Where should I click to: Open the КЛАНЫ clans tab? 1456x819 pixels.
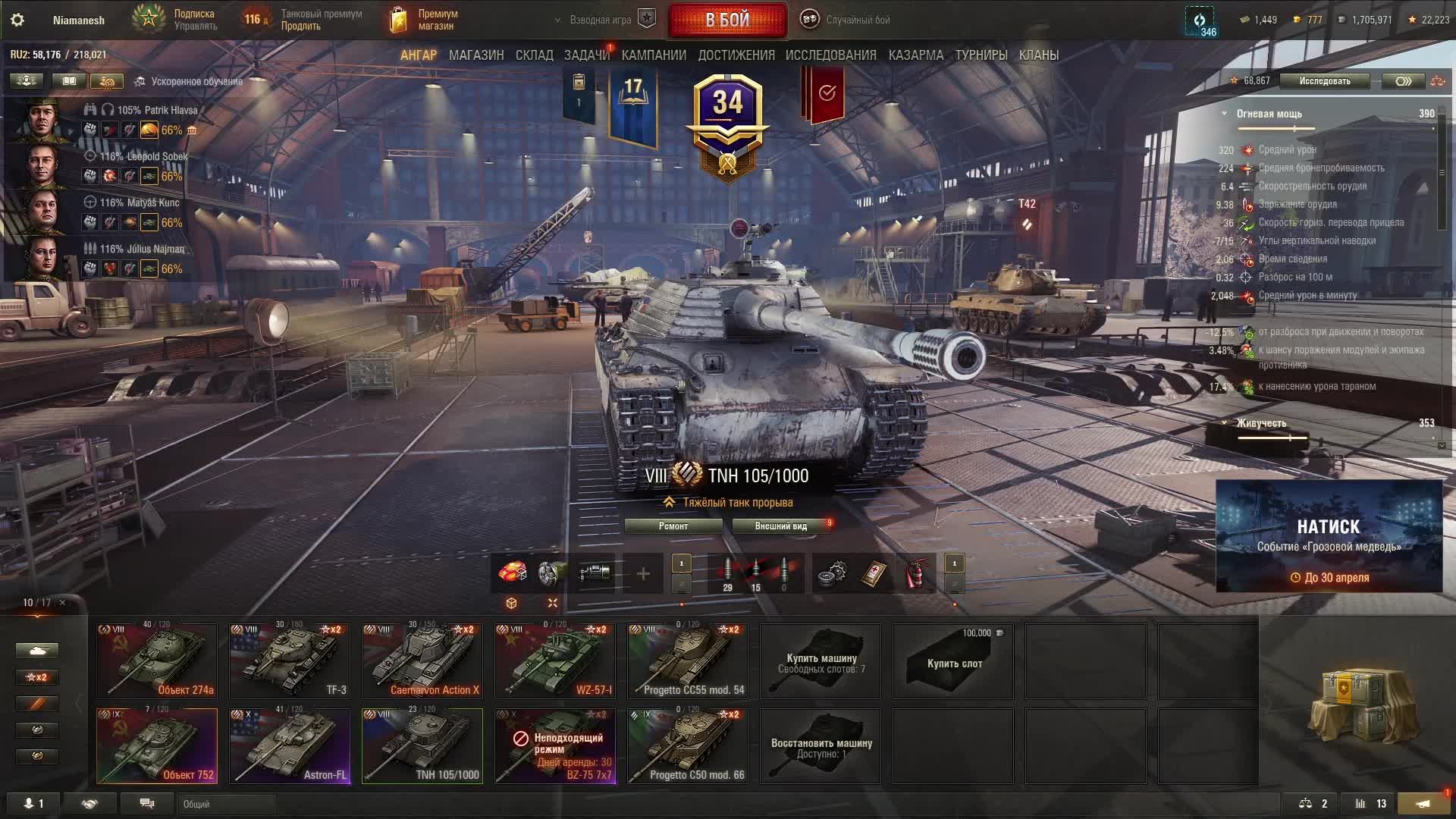[x=1038, y=55]
